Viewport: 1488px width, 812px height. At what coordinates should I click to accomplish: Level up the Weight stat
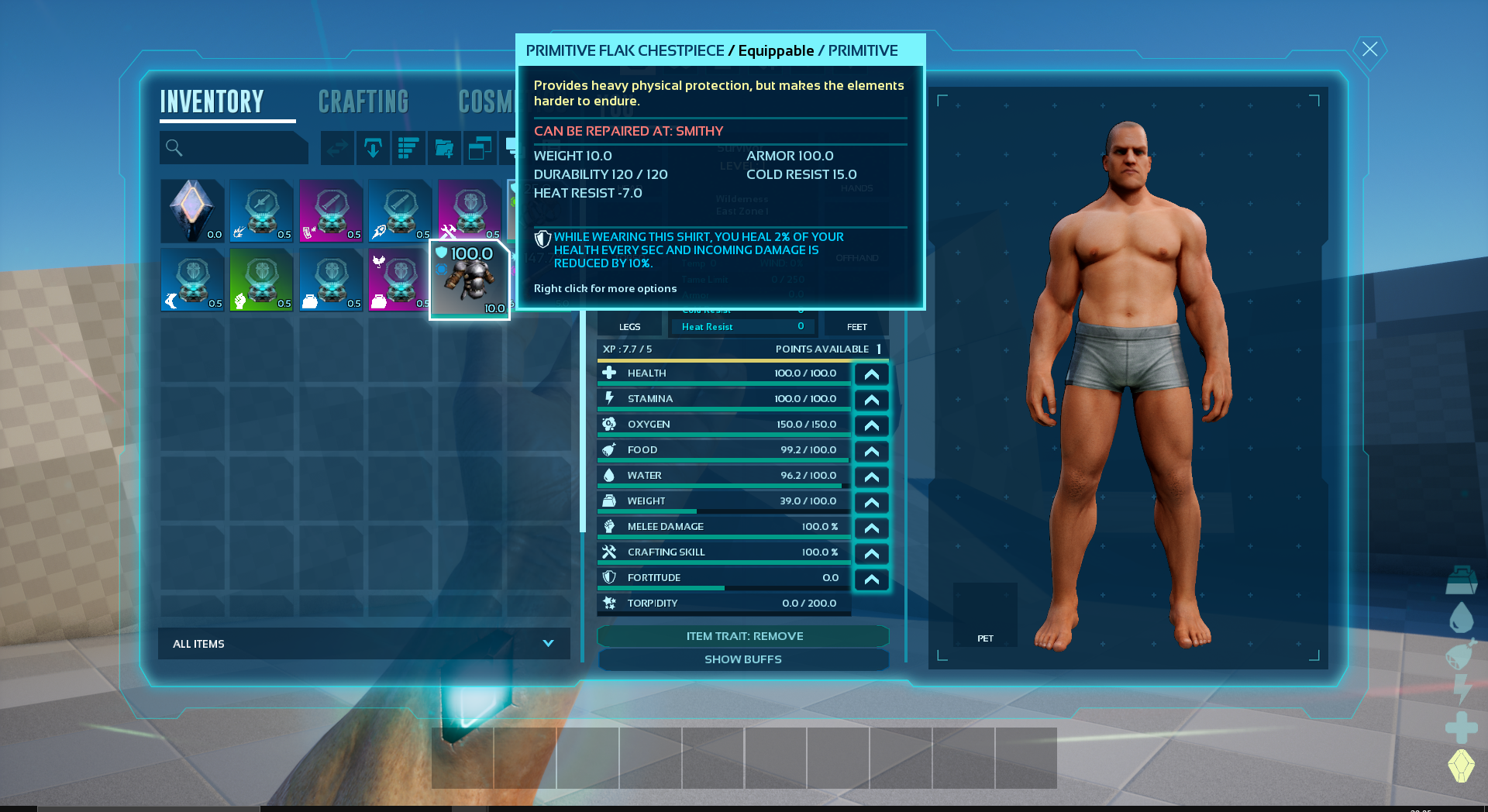871,502
